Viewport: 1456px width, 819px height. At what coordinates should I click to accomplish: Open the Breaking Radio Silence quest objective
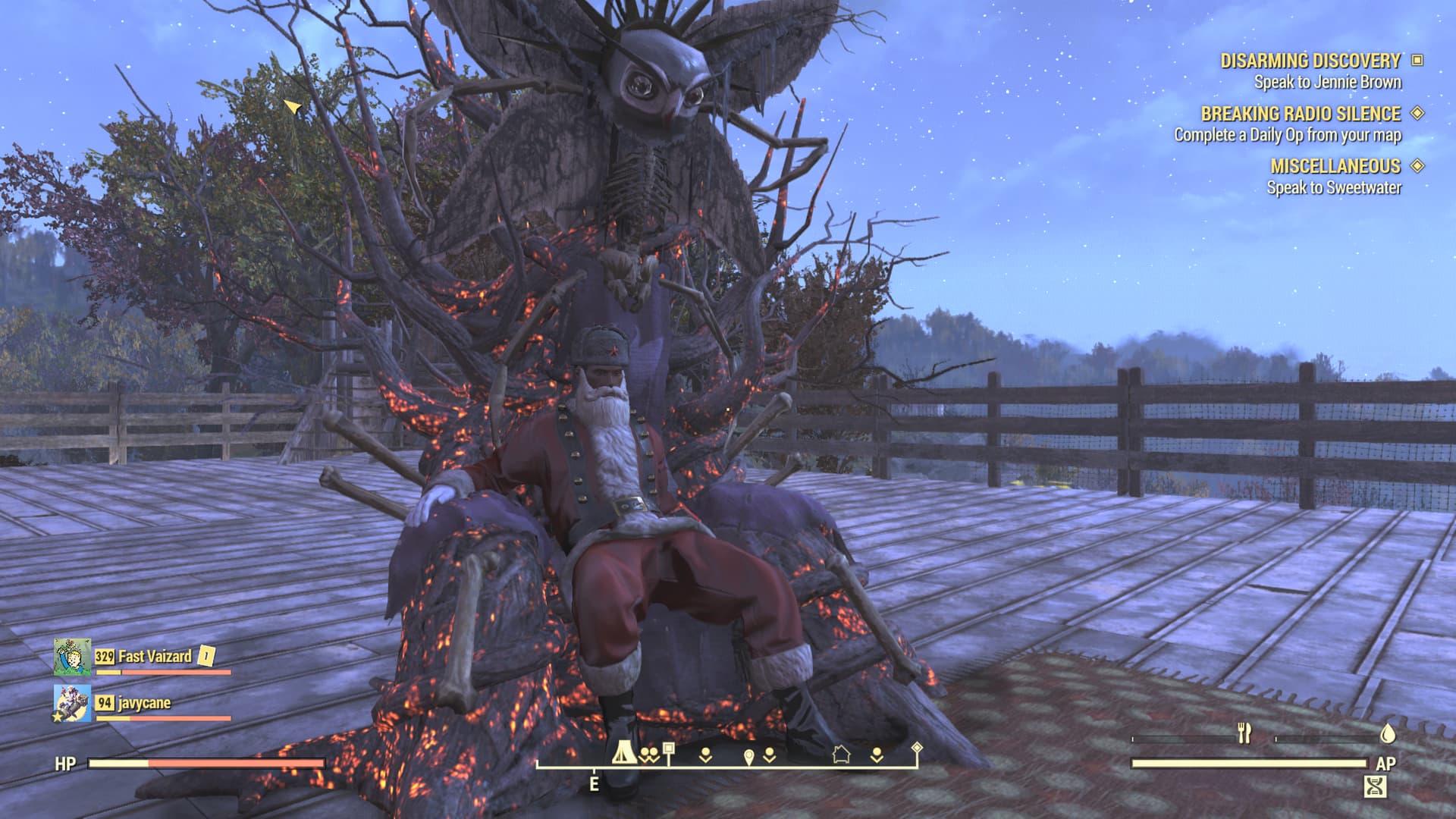coord(1288,135)
